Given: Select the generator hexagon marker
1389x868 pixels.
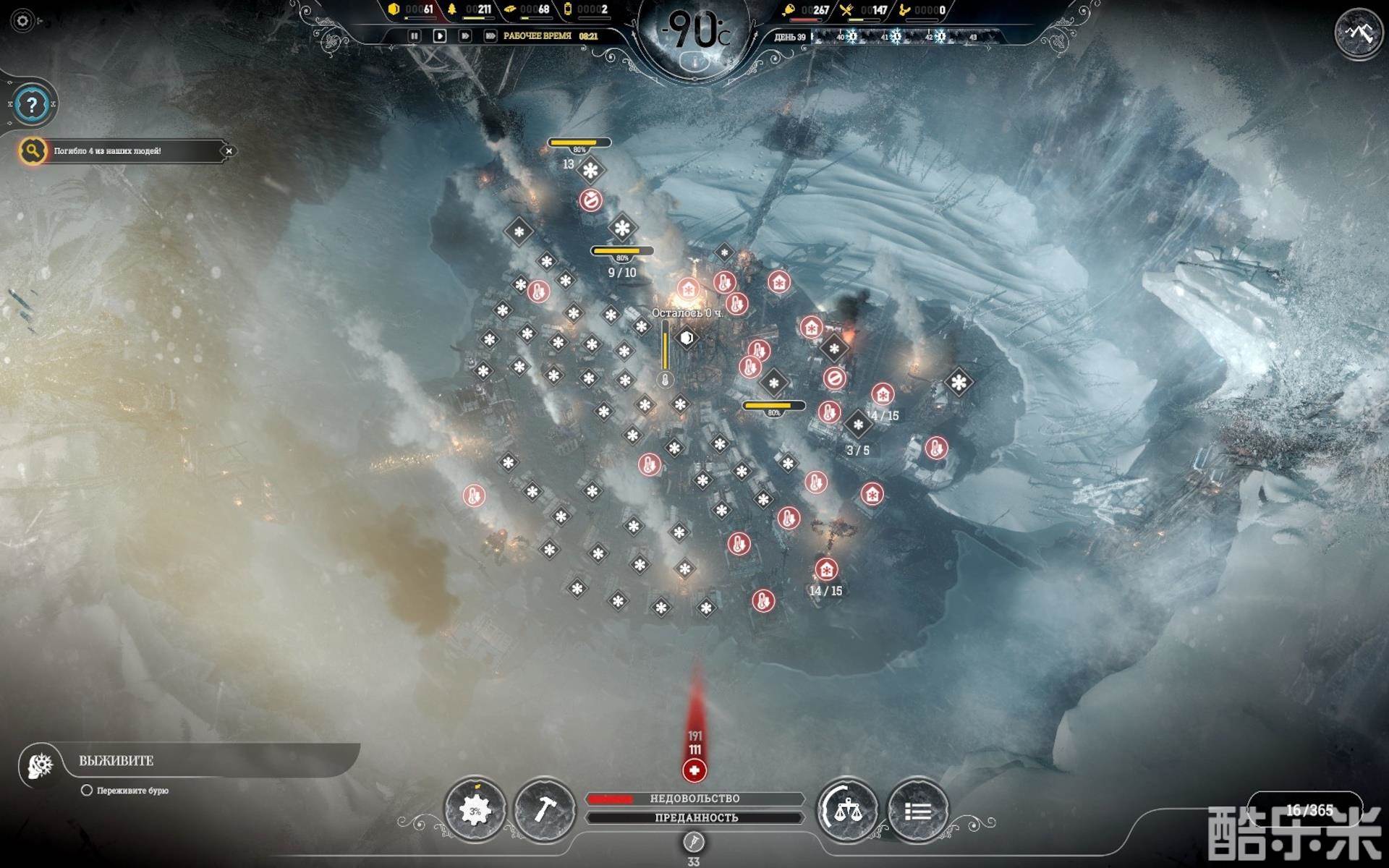Looking at the screenshot, I should [687, 337].
